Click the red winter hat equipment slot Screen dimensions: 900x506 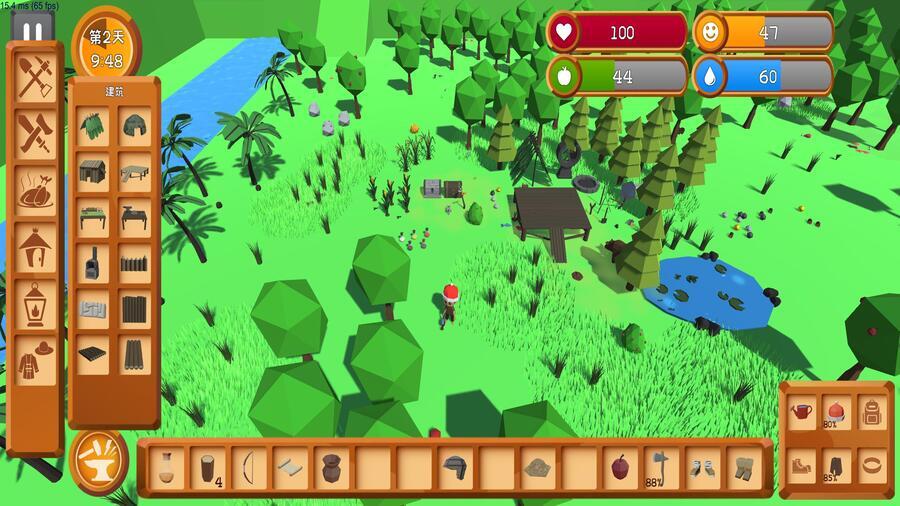pyautogui.click(x=836, y=411)
